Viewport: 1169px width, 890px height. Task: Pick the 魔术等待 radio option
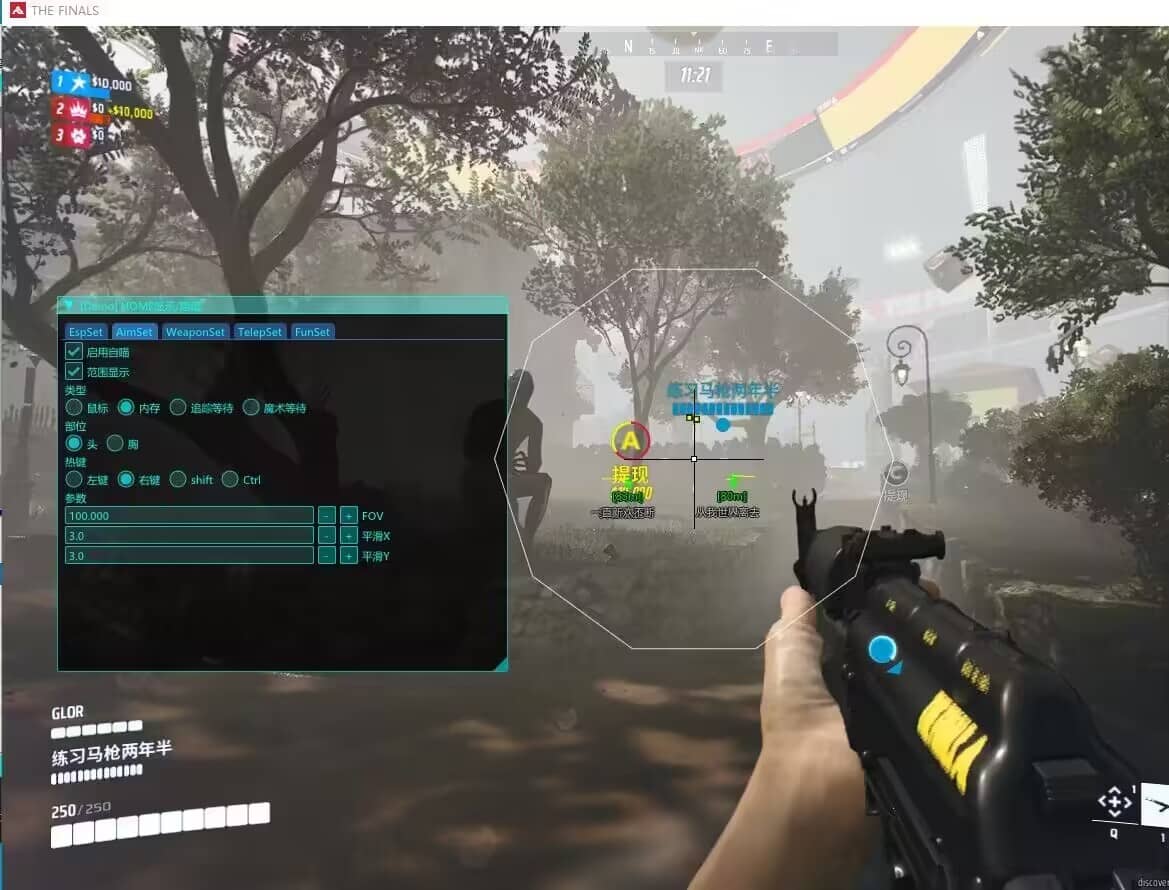(x=251, y=408)
